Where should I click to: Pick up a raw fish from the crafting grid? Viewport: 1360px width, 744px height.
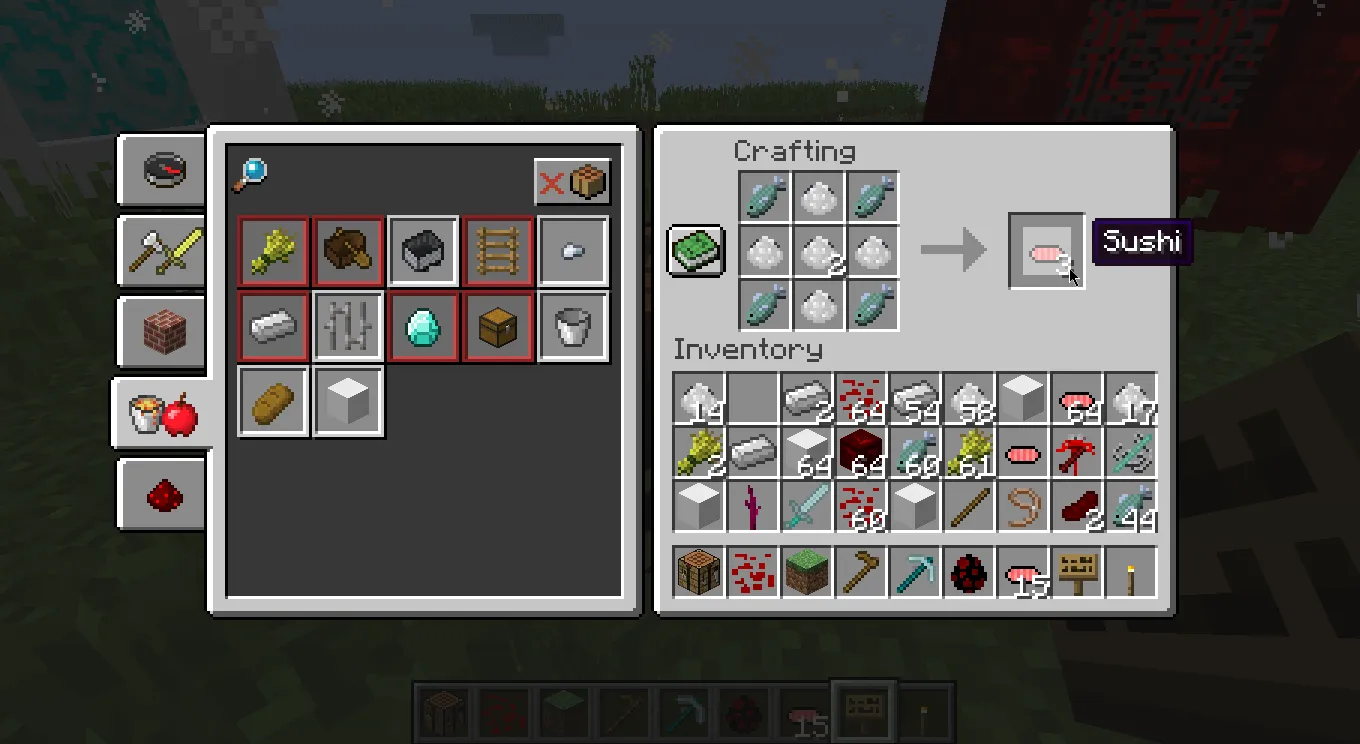click(x=765, y=196)
